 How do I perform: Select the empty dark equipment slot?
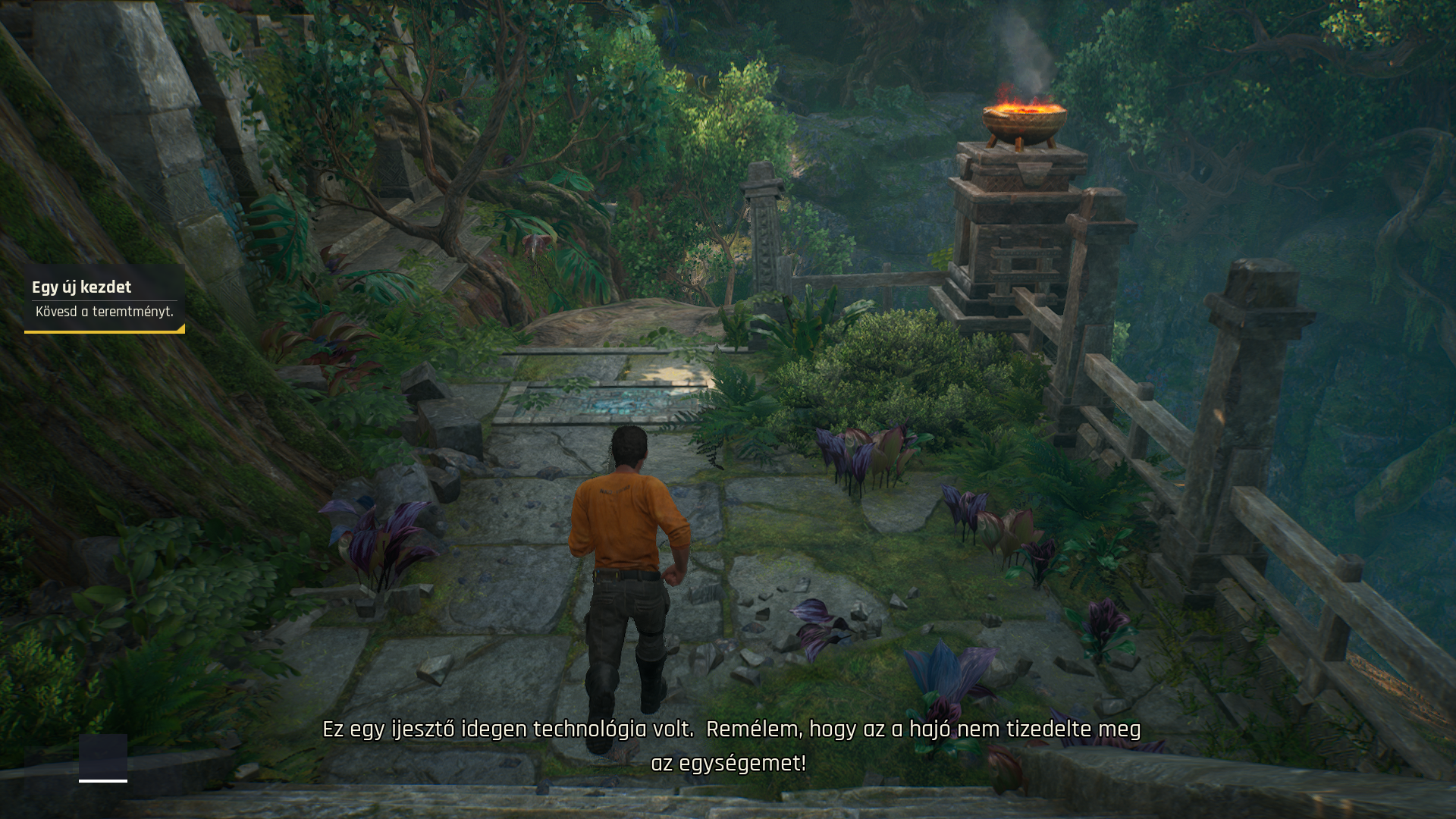click(103, 756)
